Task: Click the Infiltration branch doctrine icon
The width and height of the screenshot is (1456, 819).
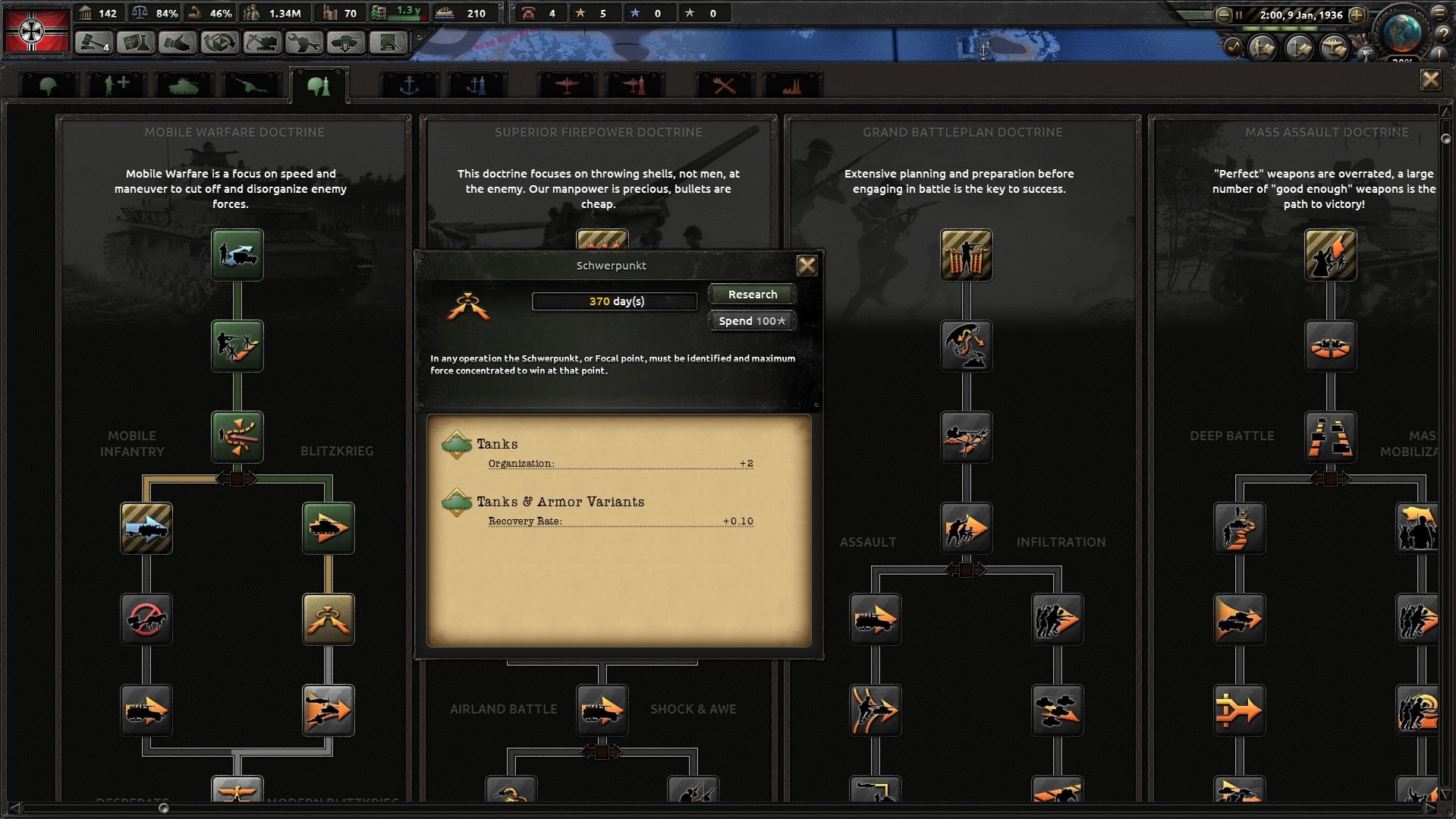Action: 1057,619
